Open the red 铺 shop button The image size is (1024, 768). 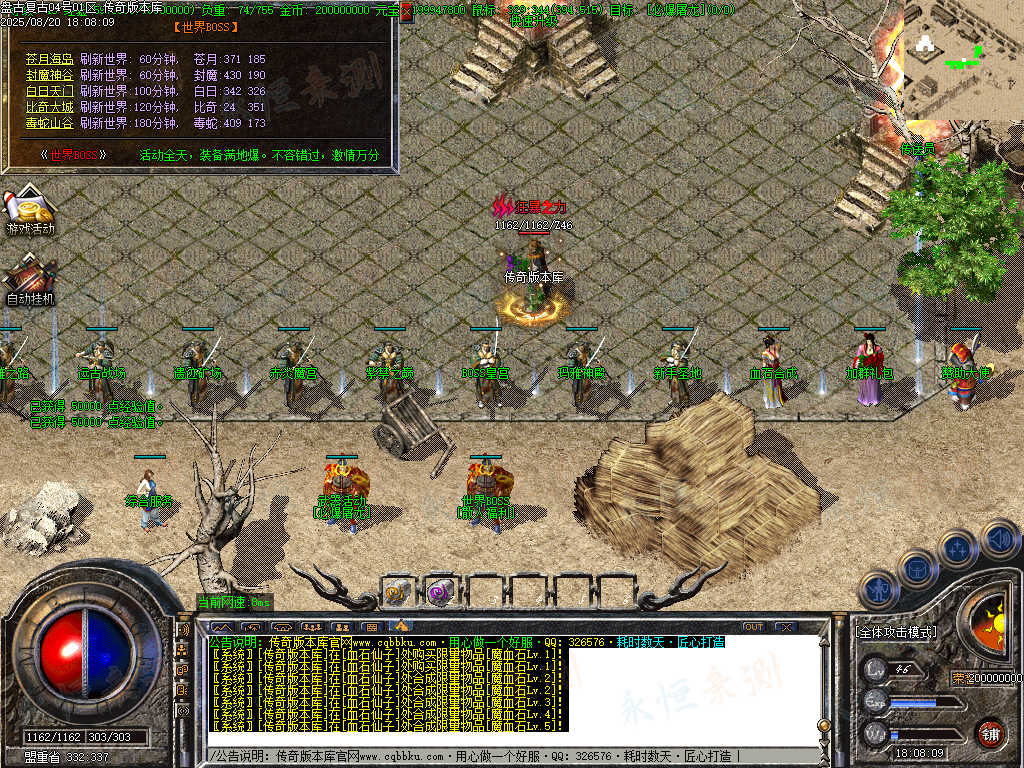pyautogui.click(x=990, y=733)
